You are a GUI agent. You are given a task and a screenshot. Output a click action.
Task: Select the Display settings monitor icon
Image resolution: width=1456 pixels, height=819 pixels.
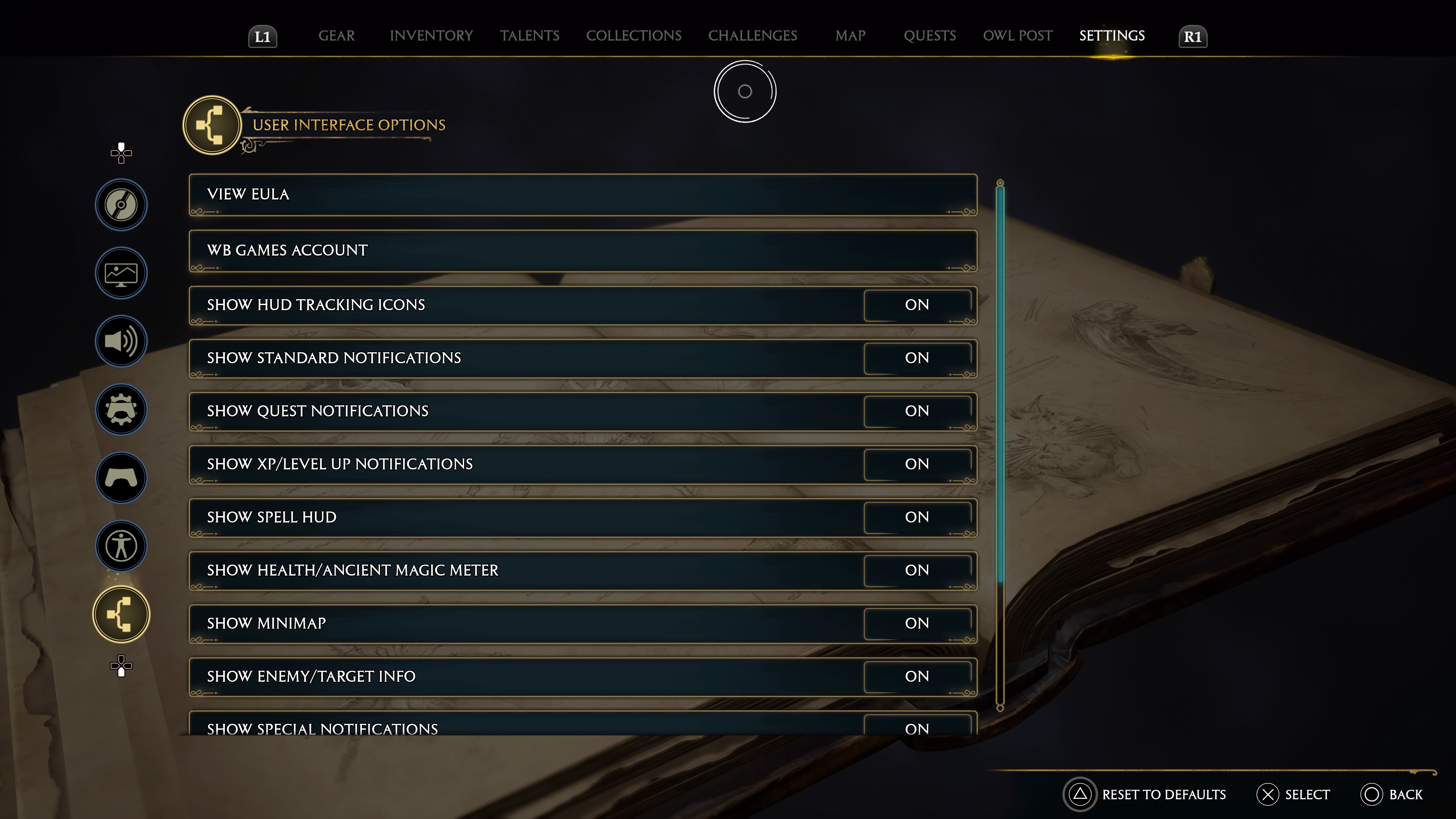(121, 273)
